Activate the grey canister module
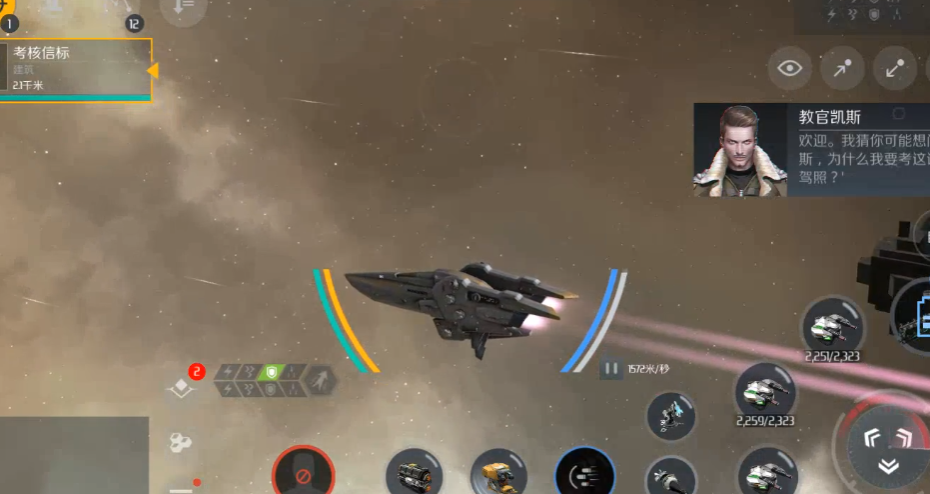This screenshot has height=494, width=930. 415,472
